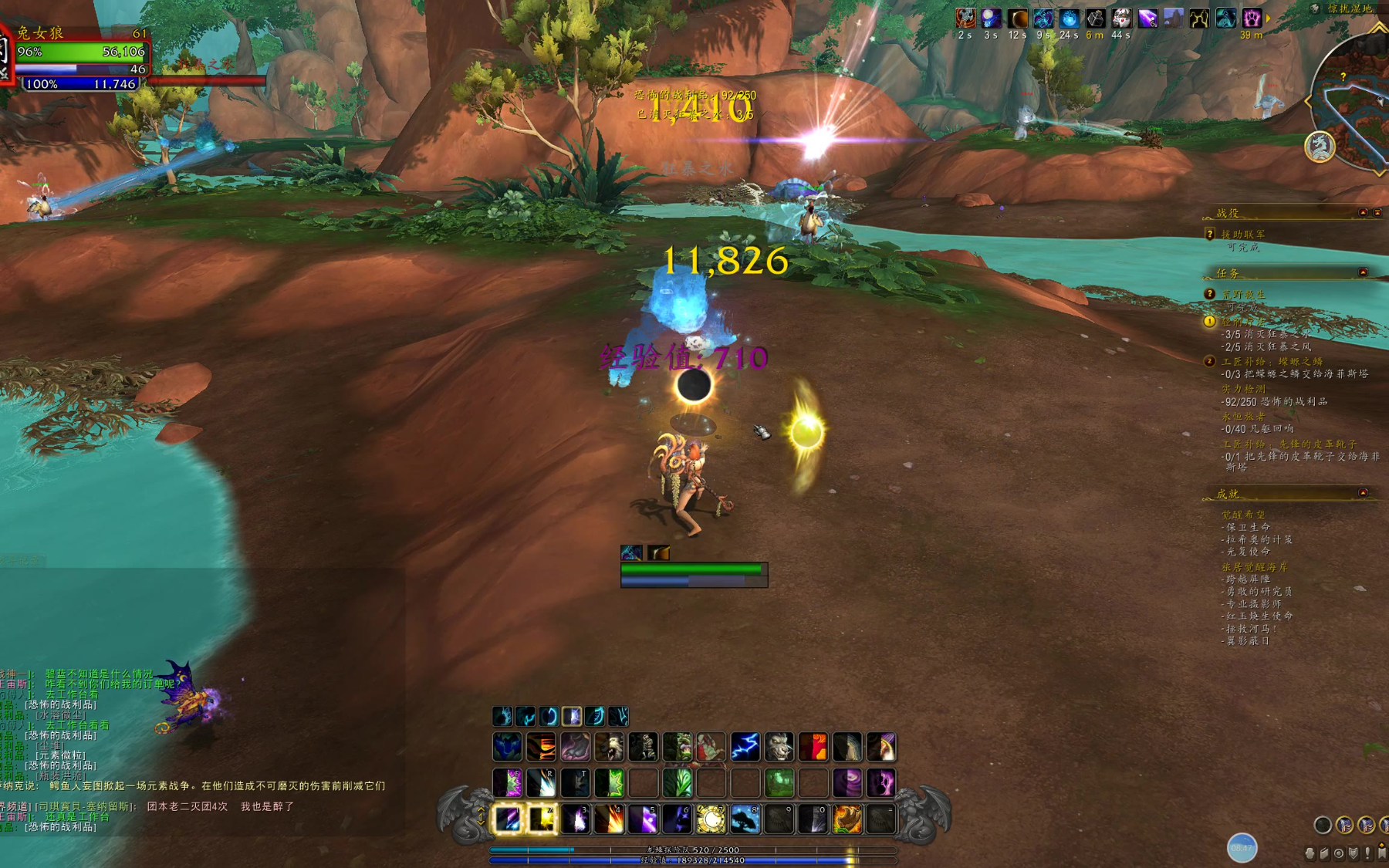This screenshot has height=868, width=1389.
Task: Trigger the purple vortex ability icon
Action: (x=847, y=782)
